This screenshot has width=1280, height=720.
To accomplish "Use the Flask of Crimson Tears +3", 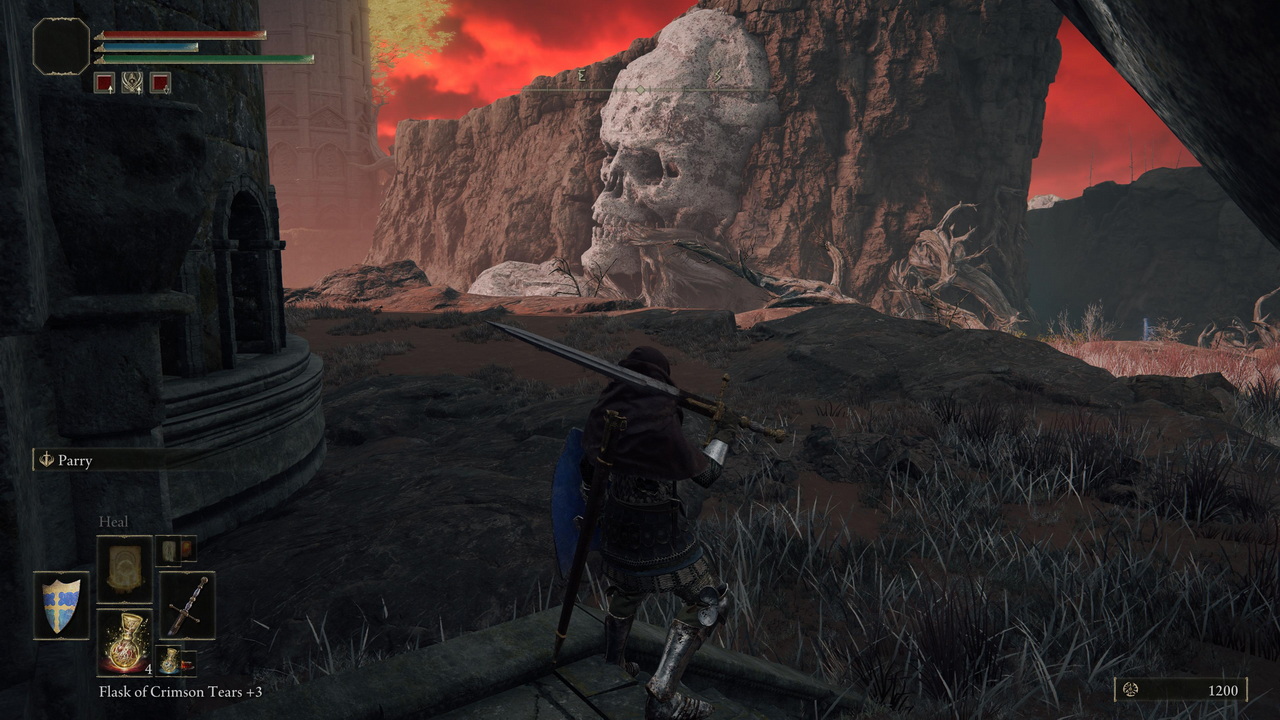I will click(x=125, y=642).
